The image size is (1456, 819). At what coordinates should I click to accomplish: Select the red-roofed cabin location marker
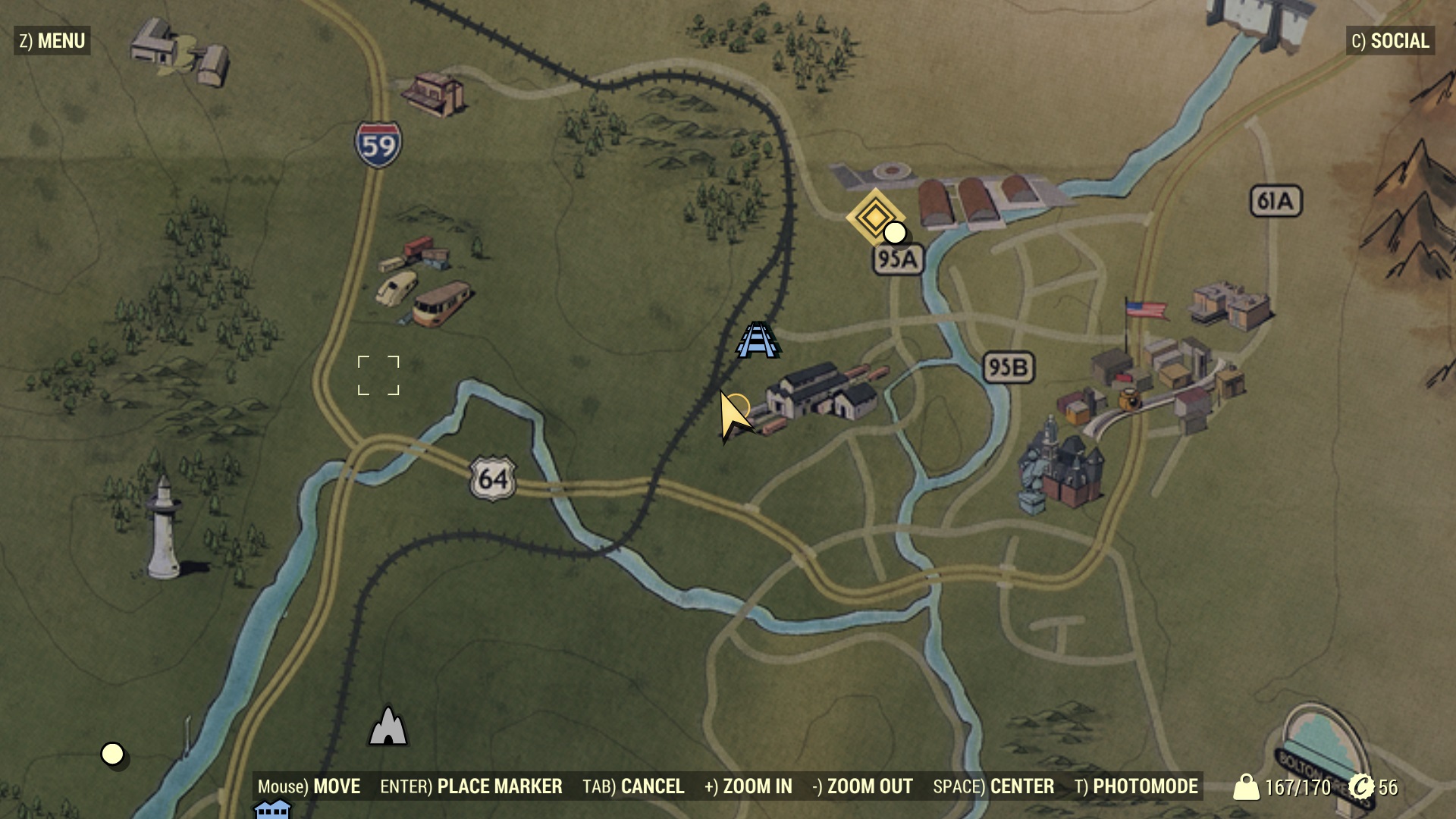coord(434,94)
